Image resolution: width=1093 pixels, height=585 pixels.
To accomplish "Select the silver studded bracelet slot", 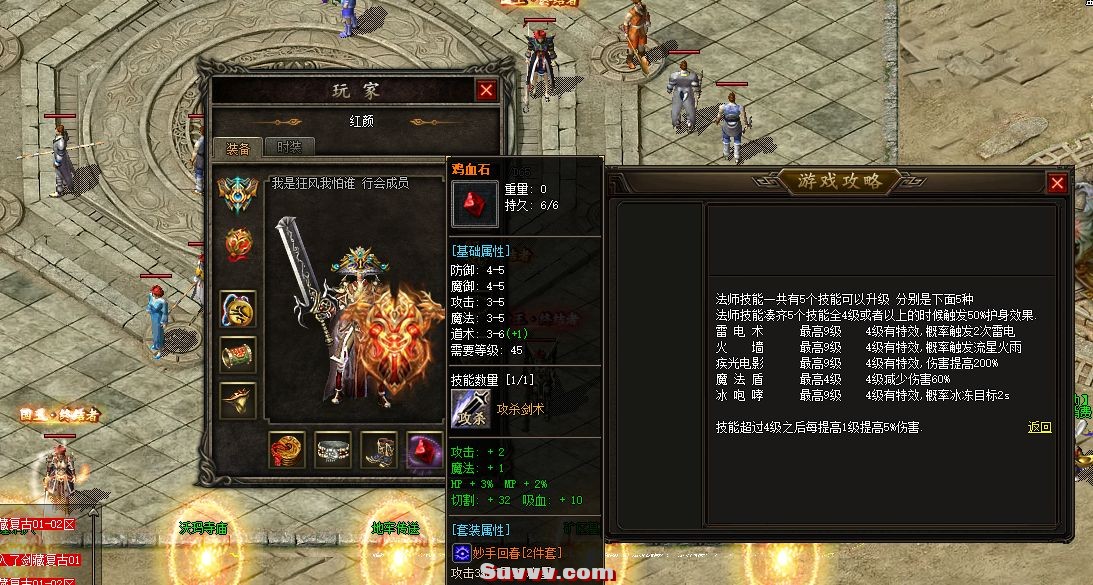I will 333,450.
